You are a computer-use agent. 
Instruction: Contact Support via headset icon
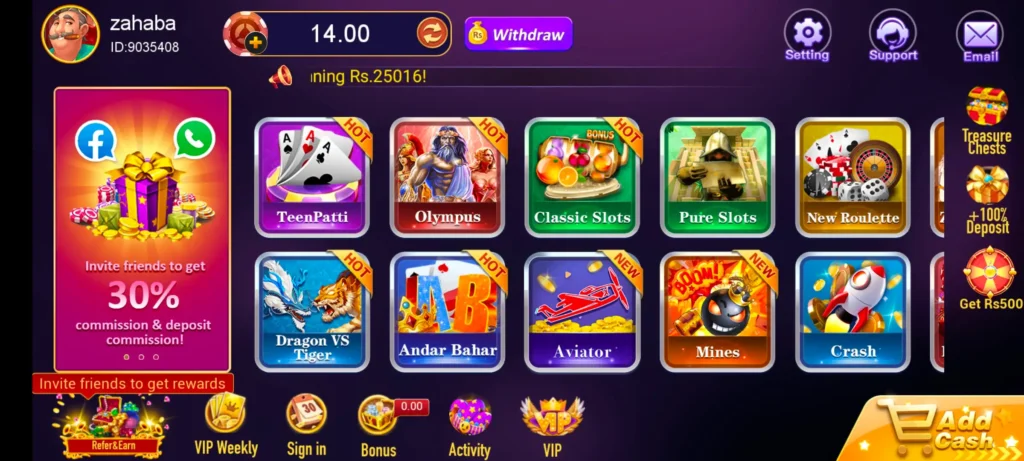click(893, 37)
